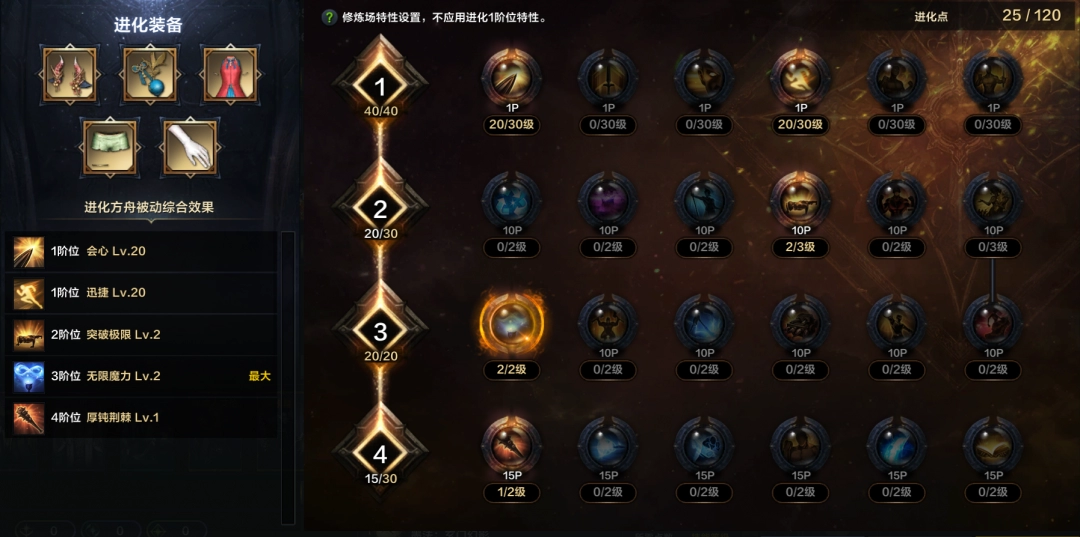
Task: Select the green pants equipment slot
Action: (110, 147)
